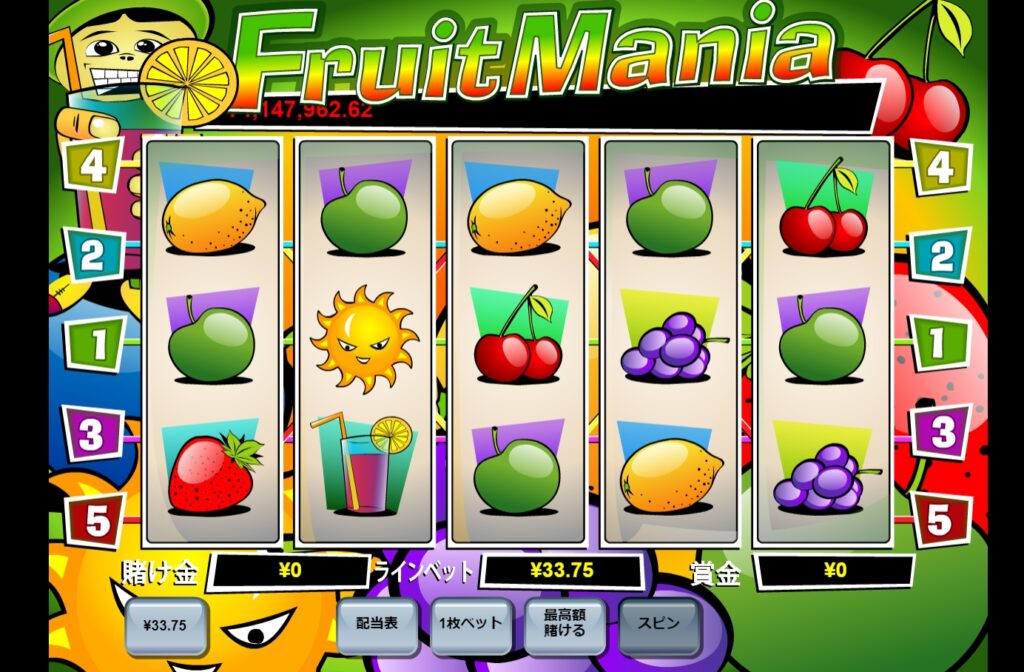This screenshot has height=672, width=1024.
Task: Start the reels with スピン
Action: [659, 624]
